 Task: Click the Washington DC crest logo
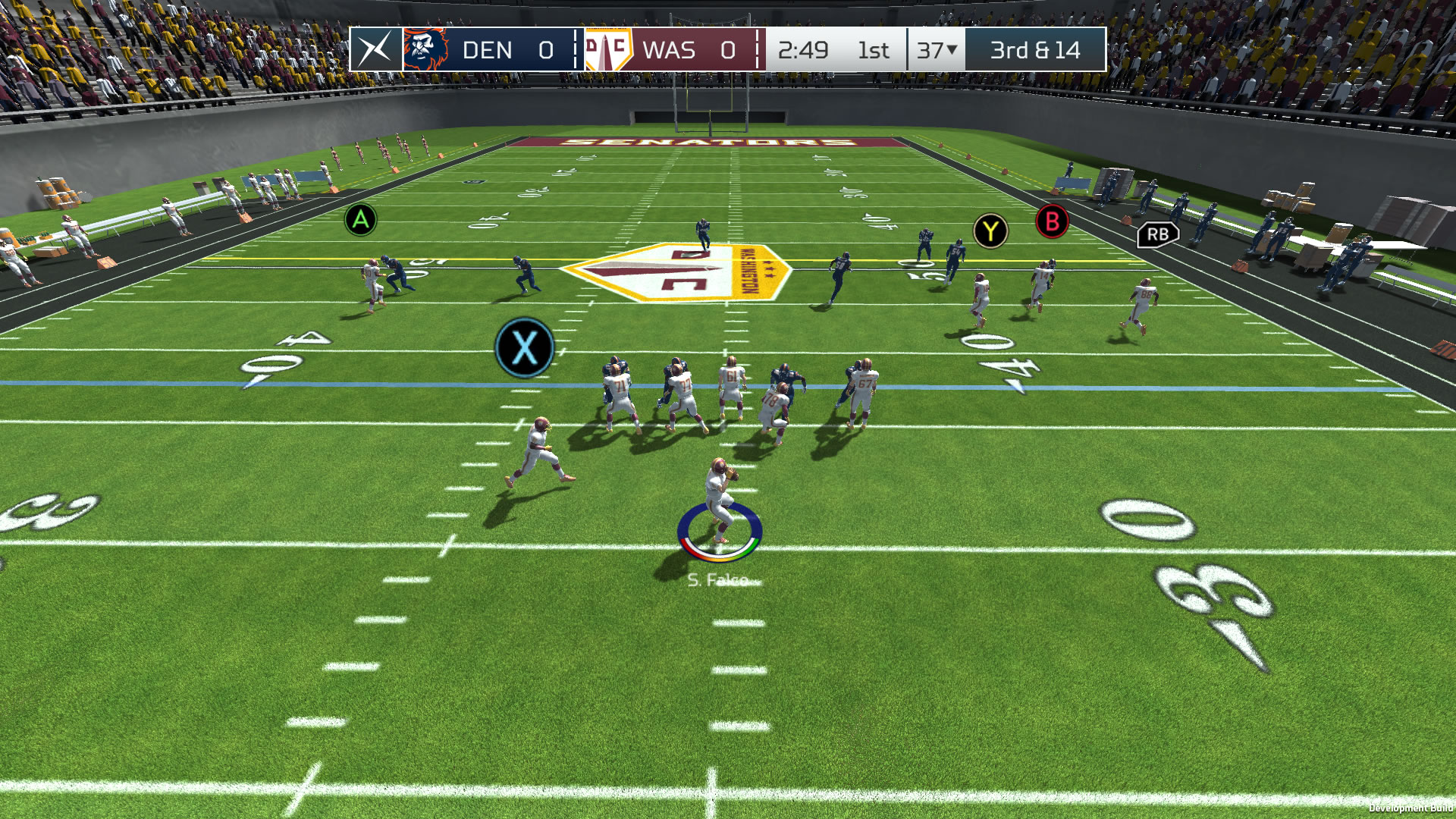(x=607, y=50)
